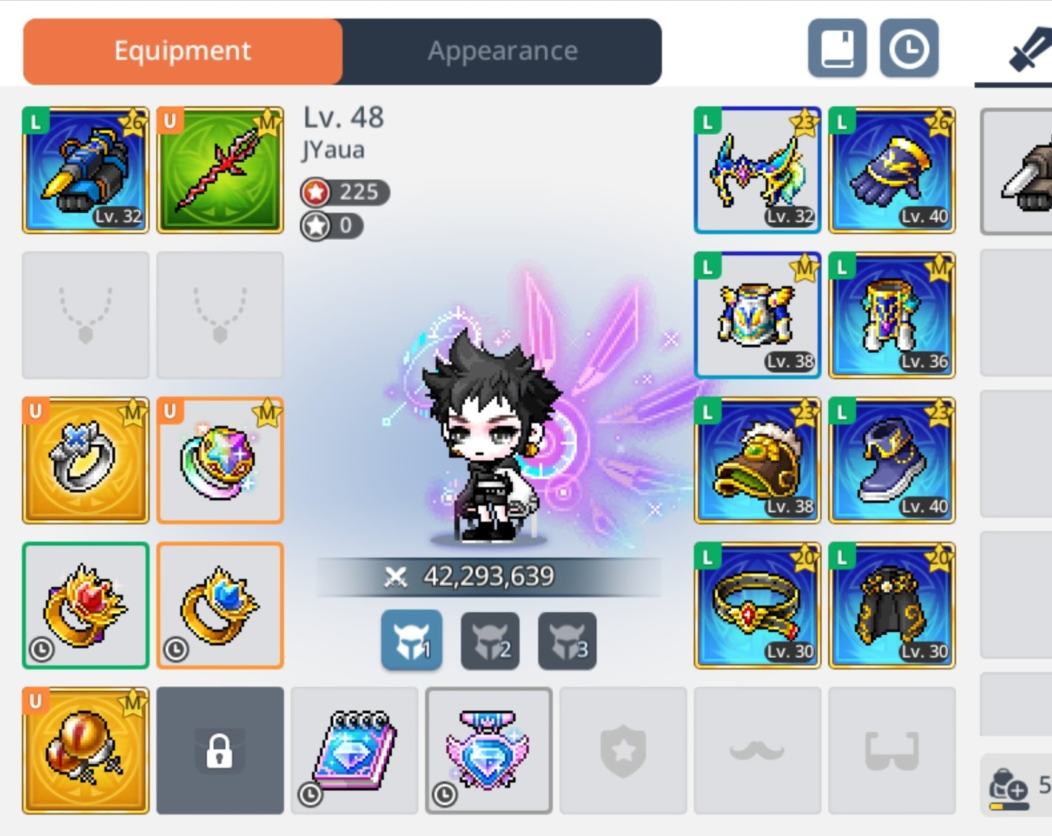Screen dimensions: 1052x836
Task: Open the diamond notebook slot
Action: pyautogui.click(x=355, y=750)
